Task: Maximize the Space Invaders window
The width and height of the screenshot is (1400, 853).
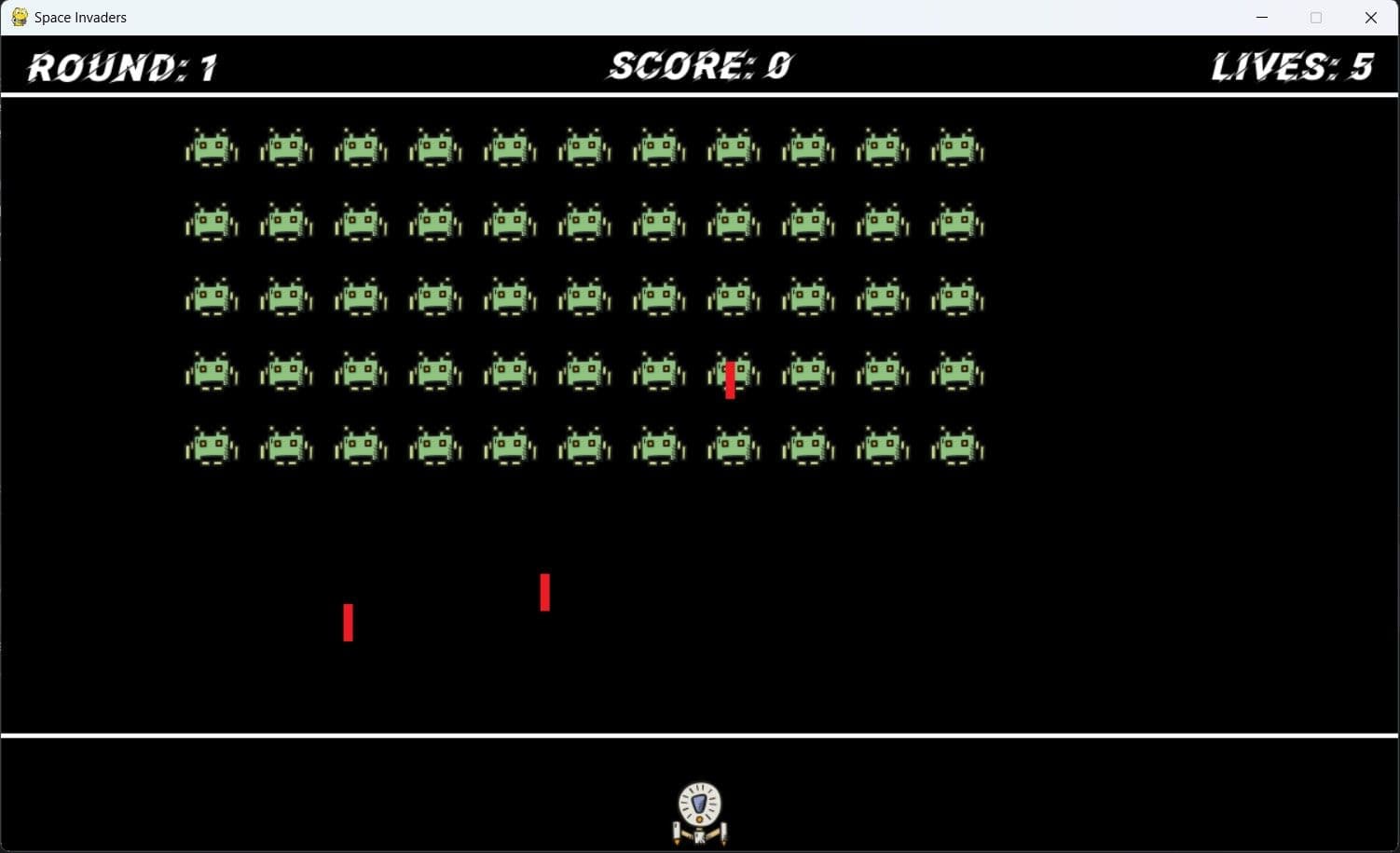Action: click(x=1316, y=17)
